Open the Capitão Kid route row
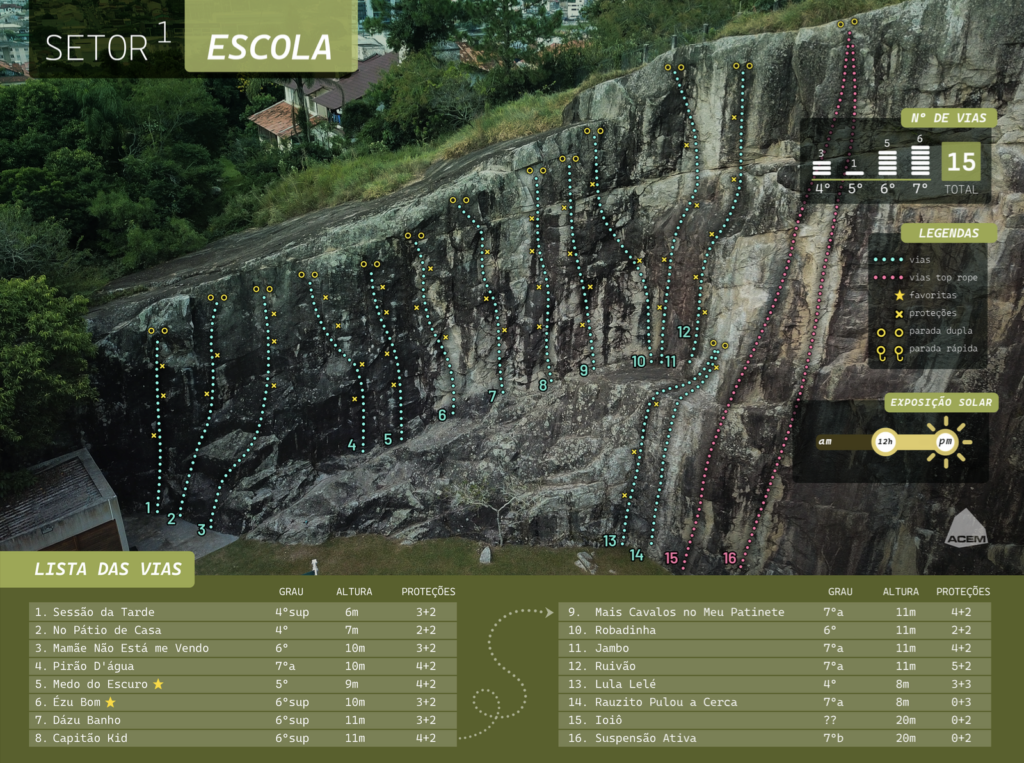The height and width of the screenshot is (763, 1024). [243, 738]
